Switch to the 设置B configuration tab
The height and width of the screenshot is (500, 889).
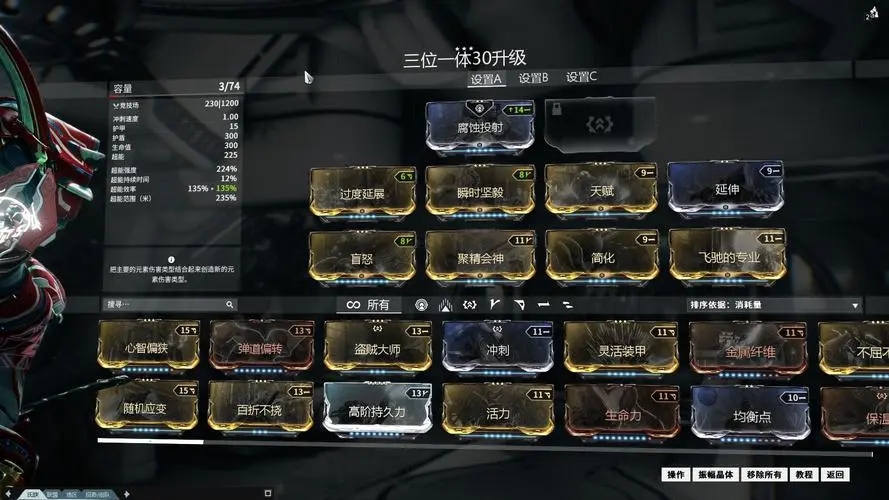[532, 77]
